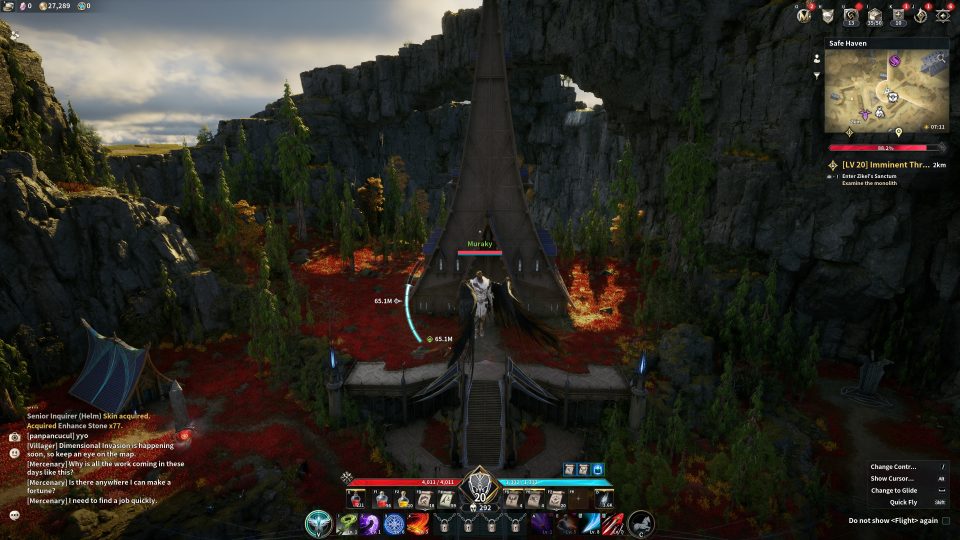This screenshot has height=540, width=960.
Task: Activate the green swirl skill
Action: point(346,523)
